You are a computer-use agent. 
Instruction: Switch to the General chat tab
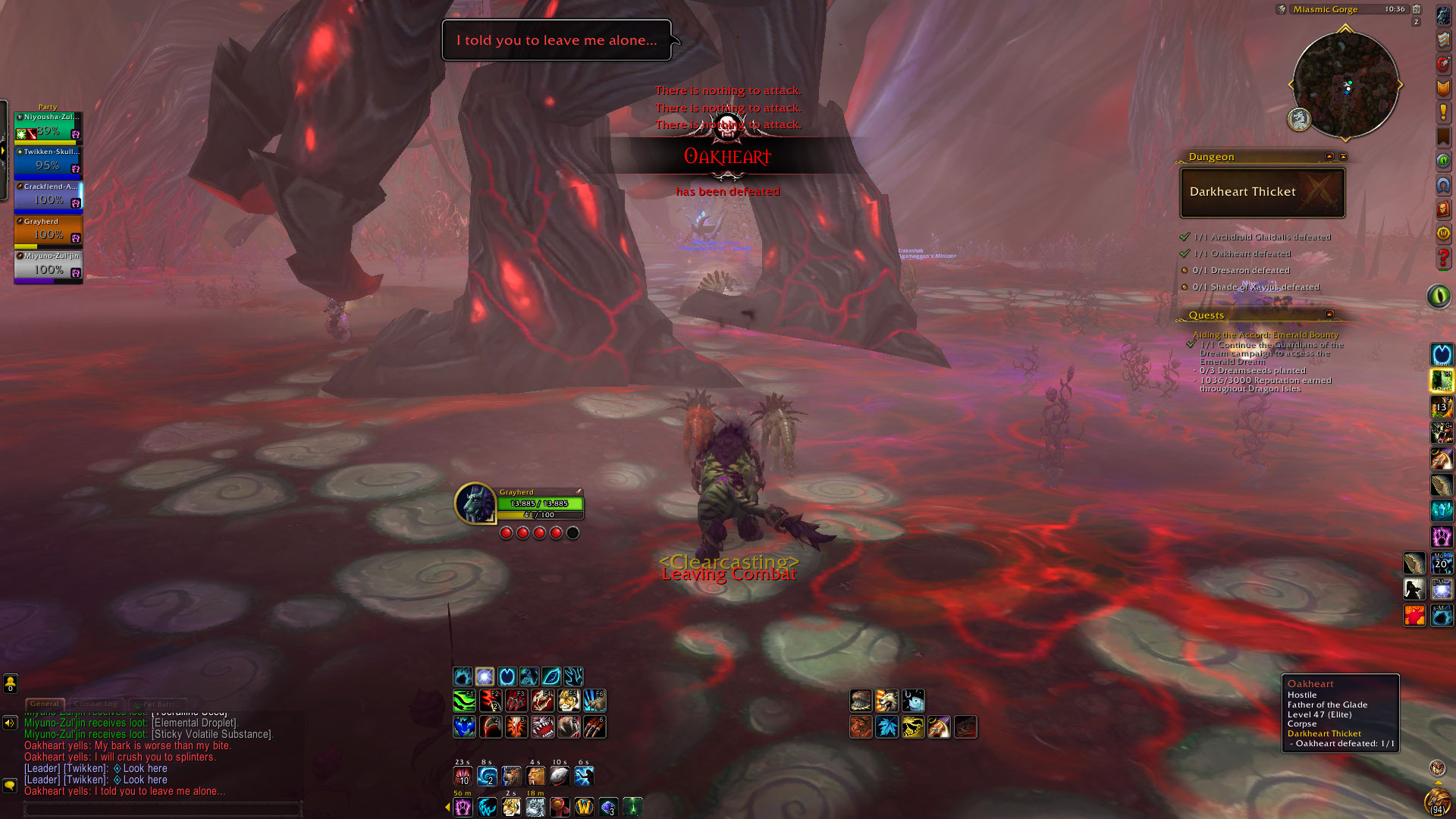click(x=45, y=704)
